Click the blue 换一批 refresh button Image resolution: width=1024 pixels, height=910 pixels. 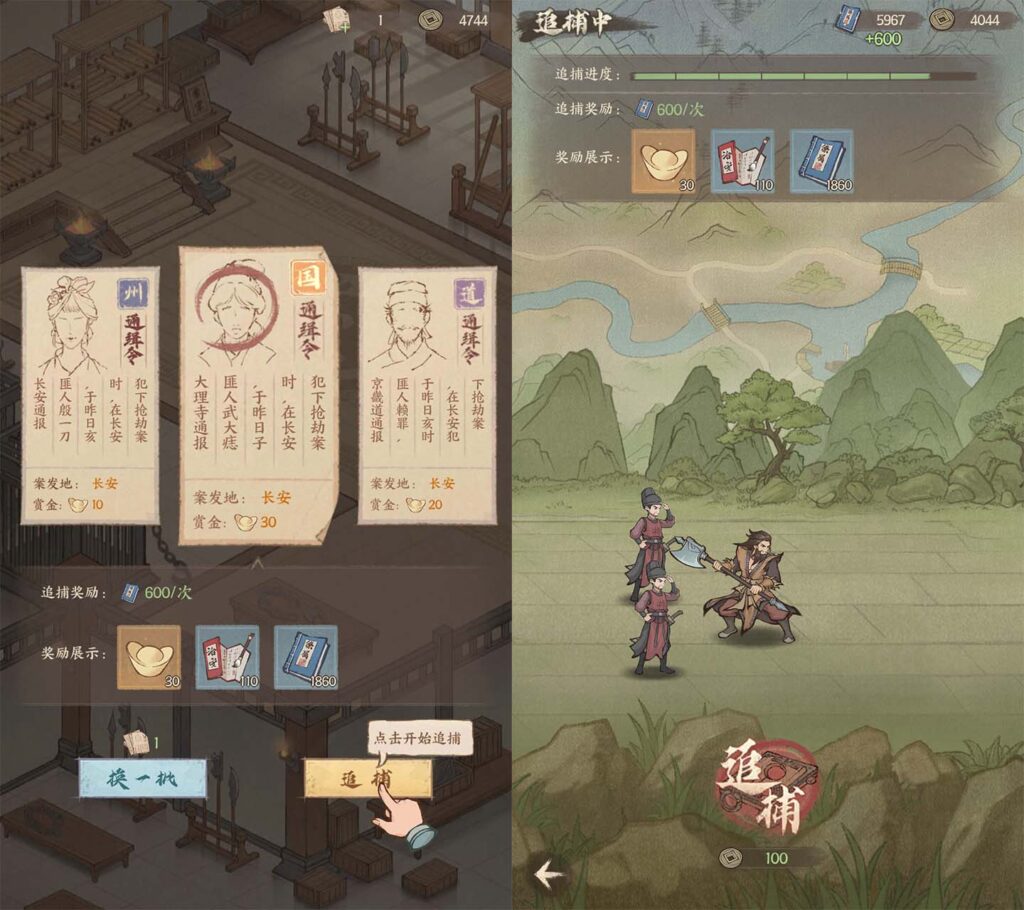142,778
